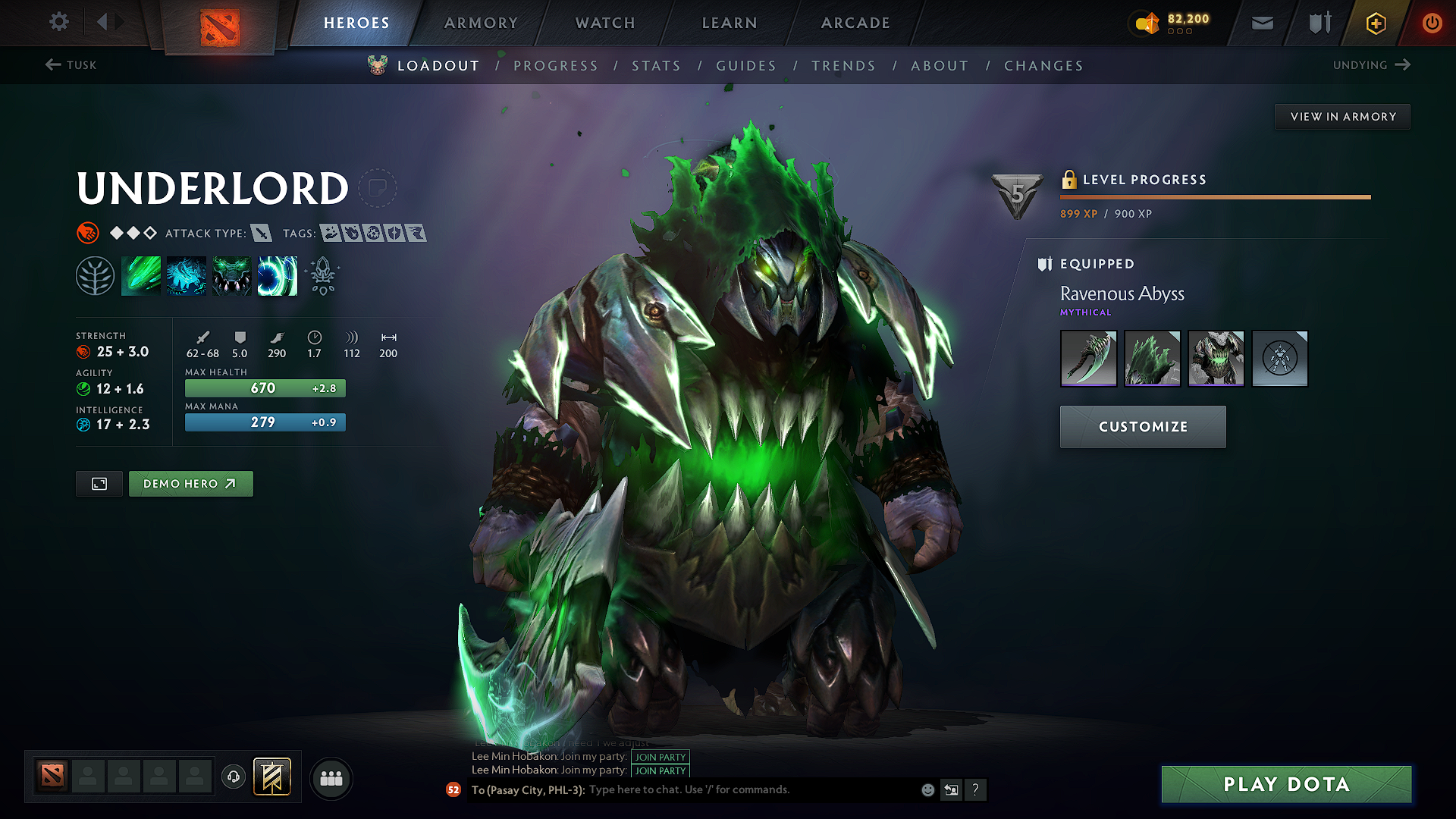Screen dimensions: 1456x819
Task: Click the battle pass emblem near party slots
Action: pyautogui.click(x=273, y=777)
